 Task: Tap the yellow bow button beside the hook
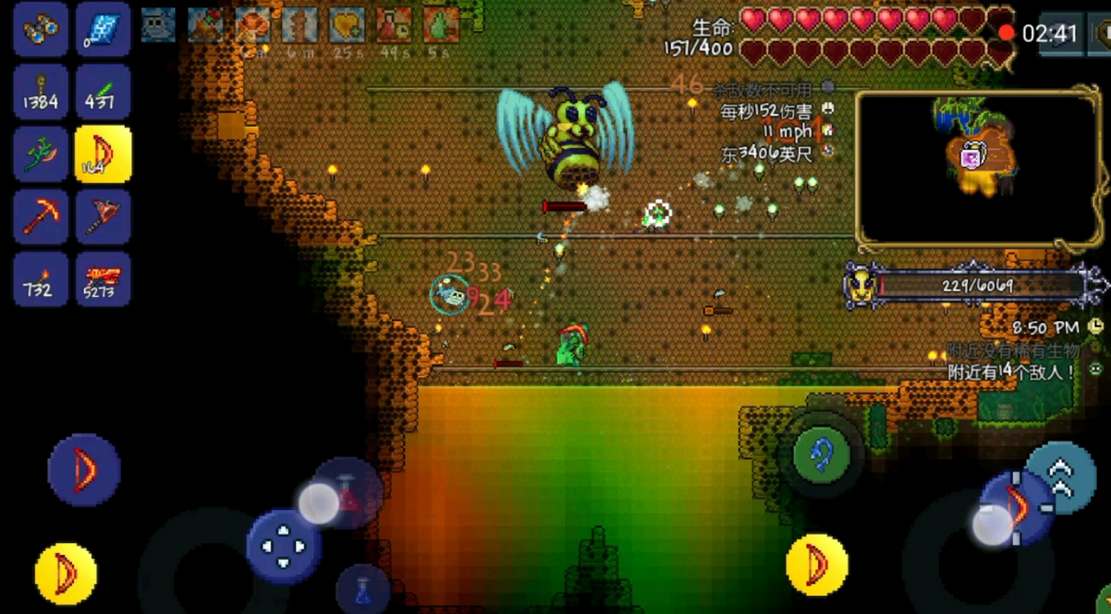(817, 565)
